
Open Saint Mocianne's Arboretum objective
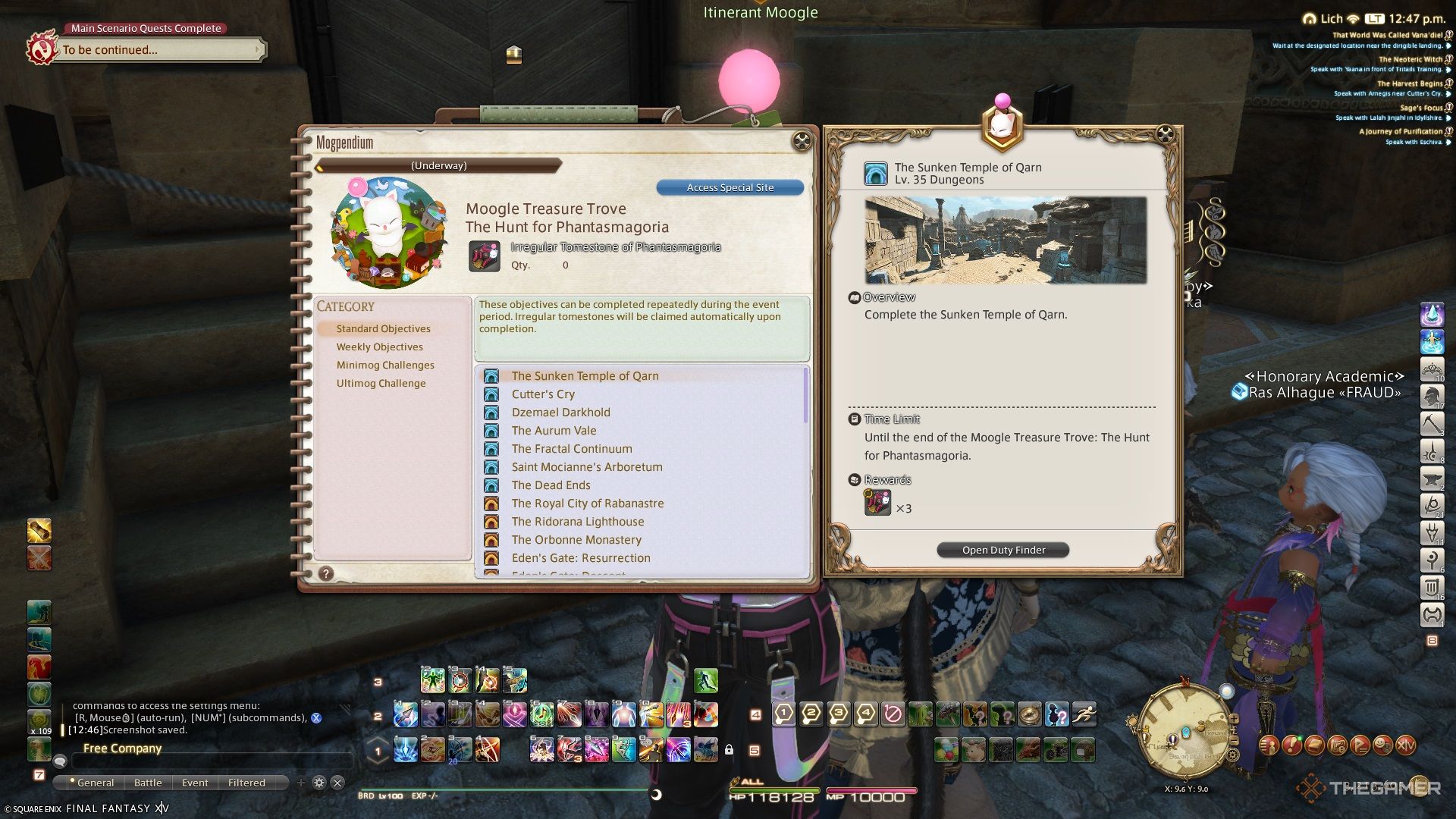[586, 467]
